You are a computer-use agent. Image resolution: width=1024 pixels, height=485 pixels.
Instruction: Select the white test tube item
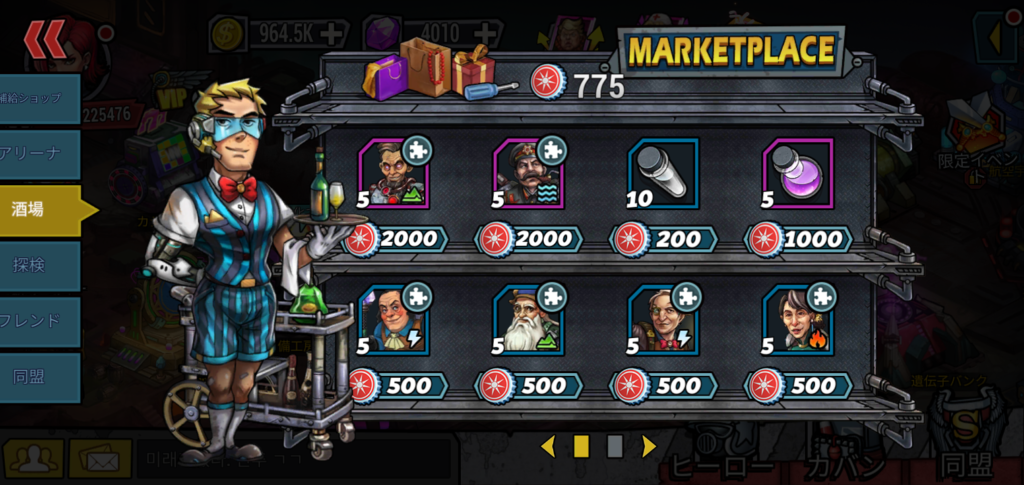662,173
